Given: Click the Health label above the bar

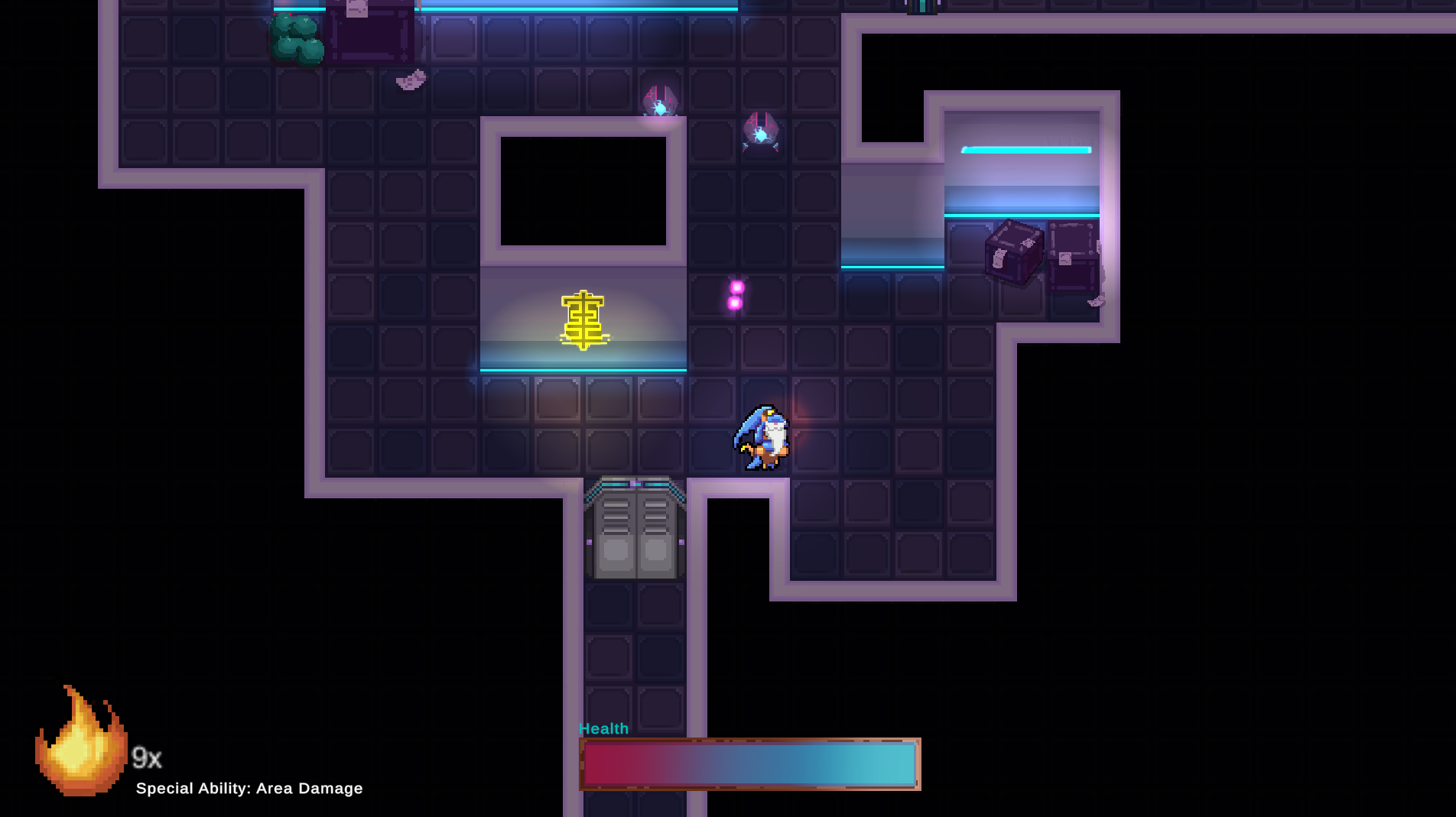Looking at the screenshot, I should click(603, 728).
